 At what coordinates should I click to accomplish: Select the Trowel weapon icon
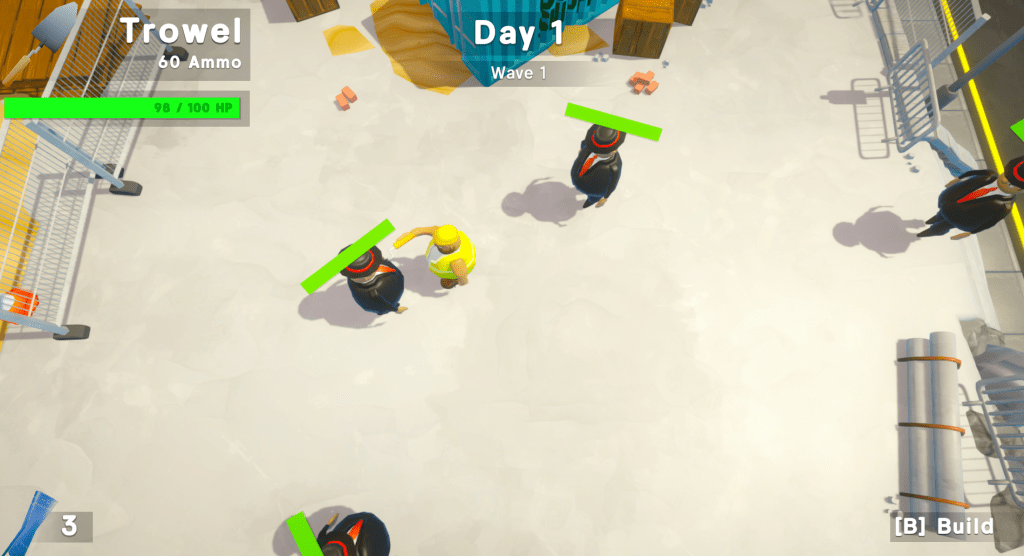point(50,38)
